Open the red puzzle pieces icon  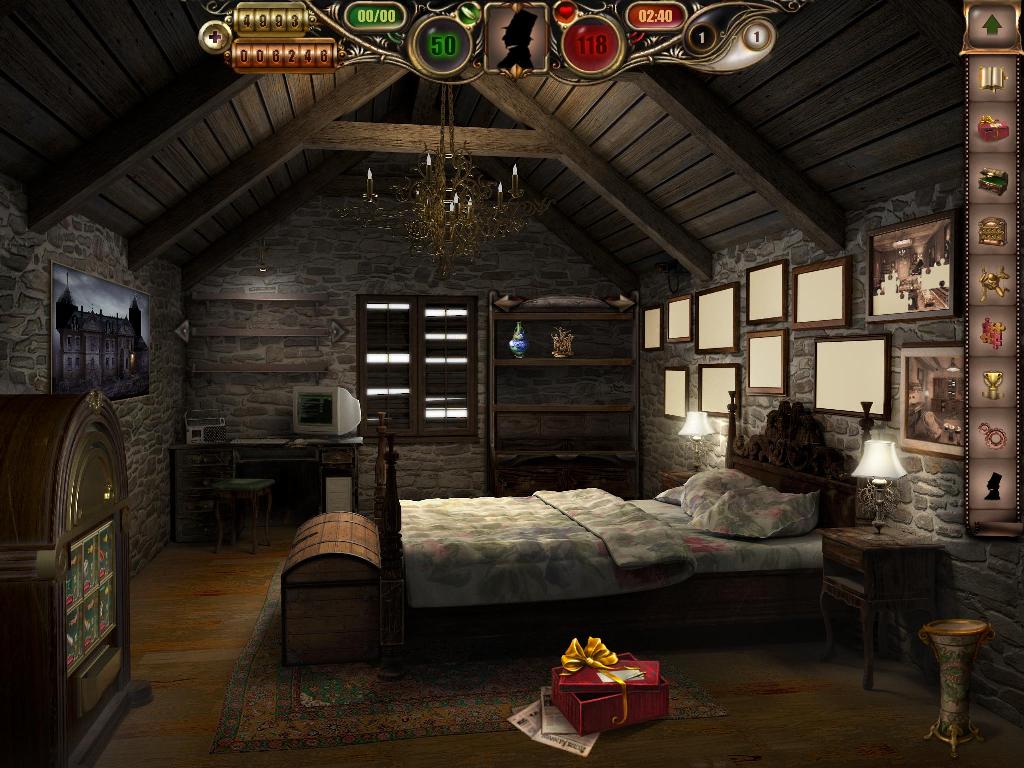point(992,333)
